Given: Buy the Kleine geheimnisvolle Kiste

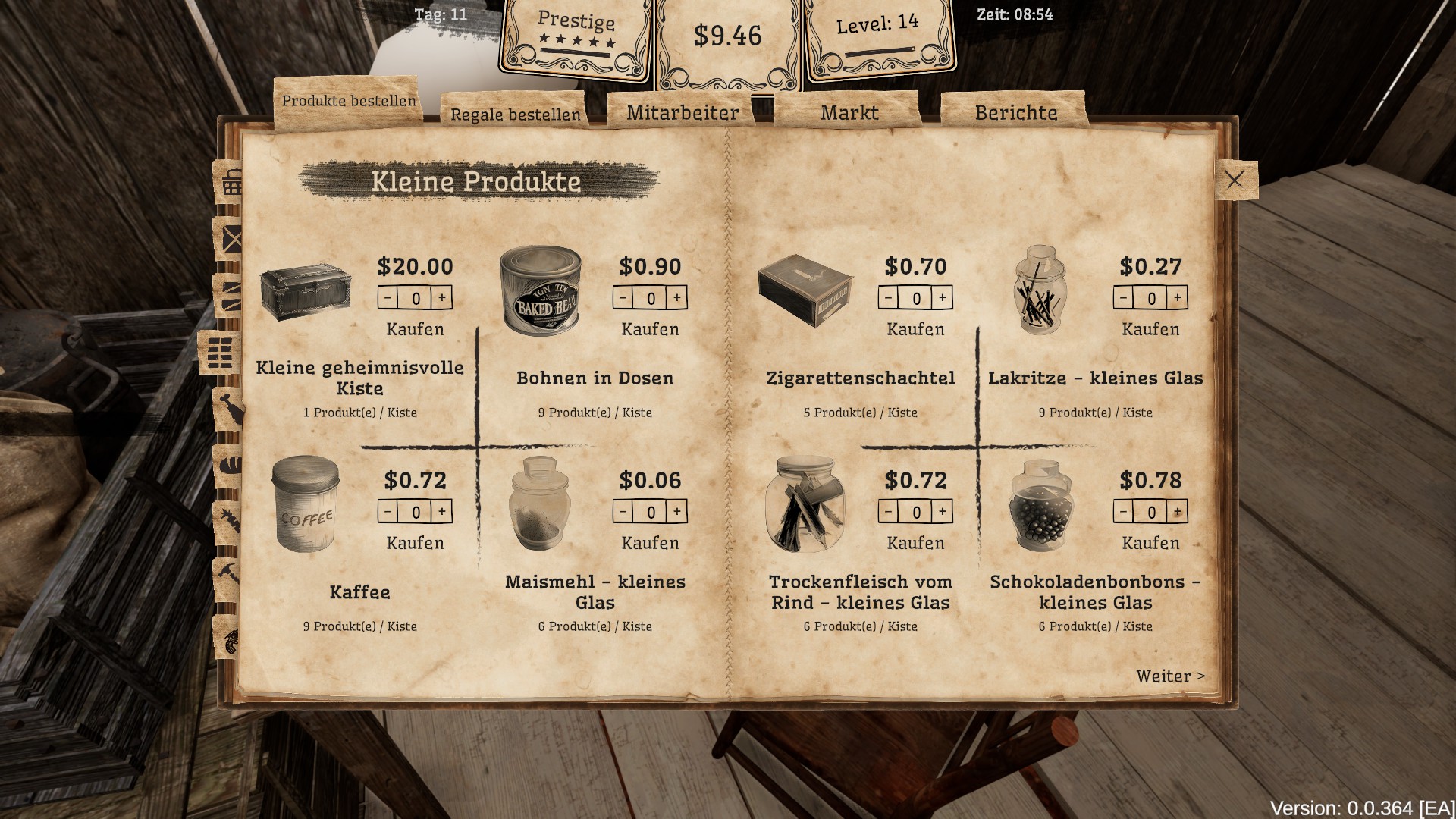Looking at the screenshot, I should point(415,329).
